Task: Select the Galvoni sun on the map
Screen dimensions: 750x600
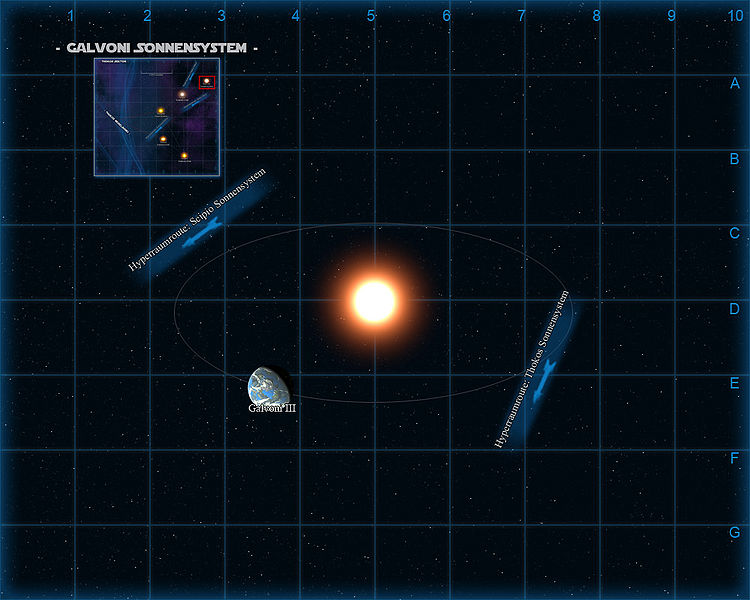Action: [x=375, y=300]
